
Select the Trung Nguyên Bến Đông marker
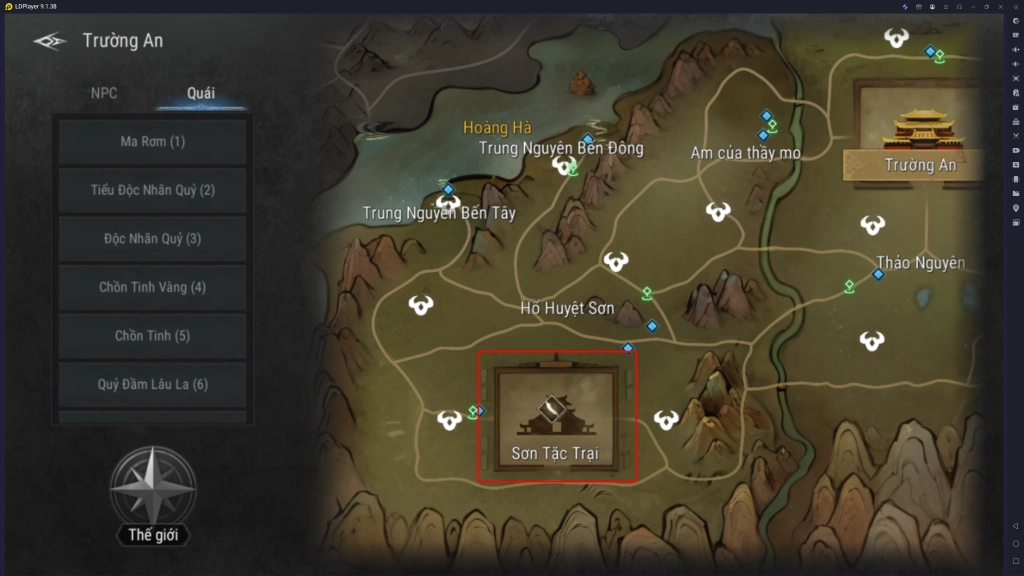(560, 148)
